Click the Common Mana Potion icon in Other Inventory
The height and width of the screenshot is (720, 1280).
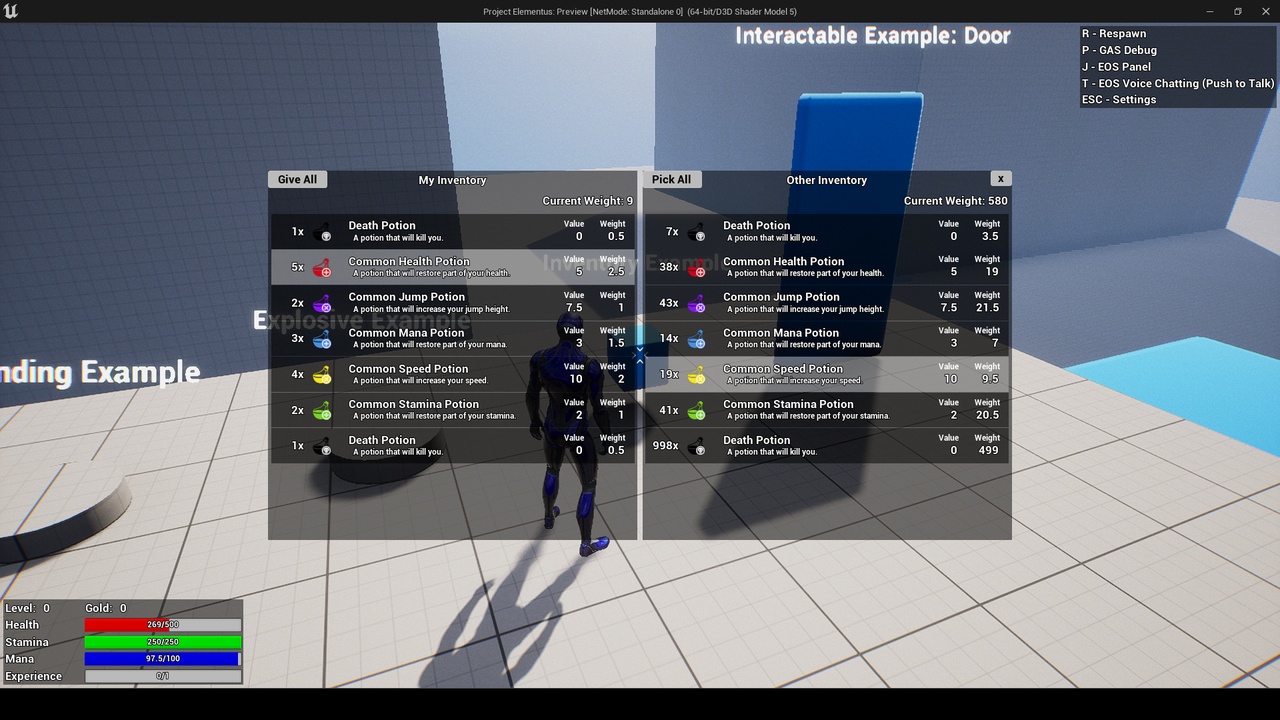697,338
